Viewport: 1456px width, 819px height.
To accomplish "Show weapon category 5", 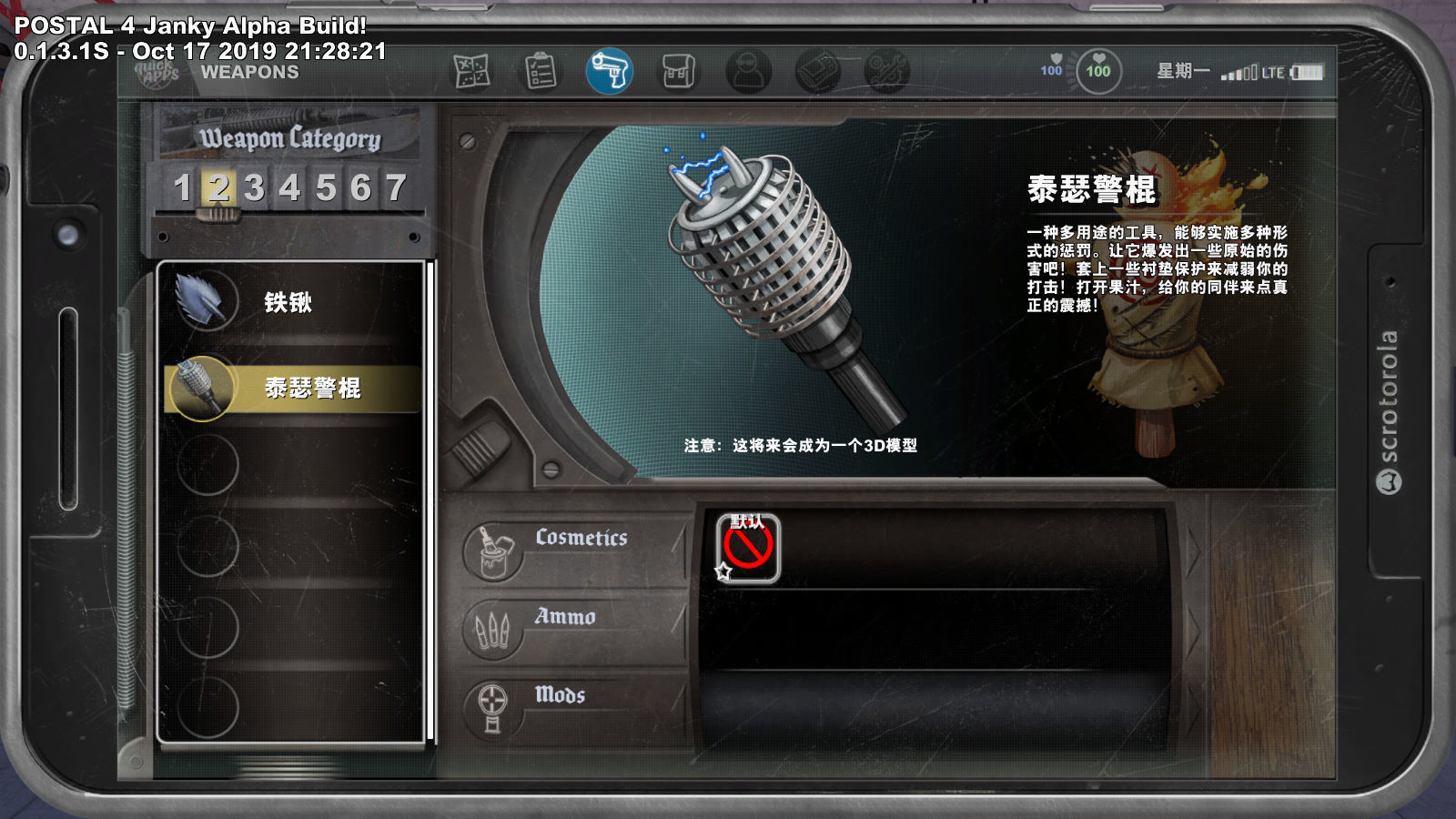I will pyautogui.click(x=325, y=188).
